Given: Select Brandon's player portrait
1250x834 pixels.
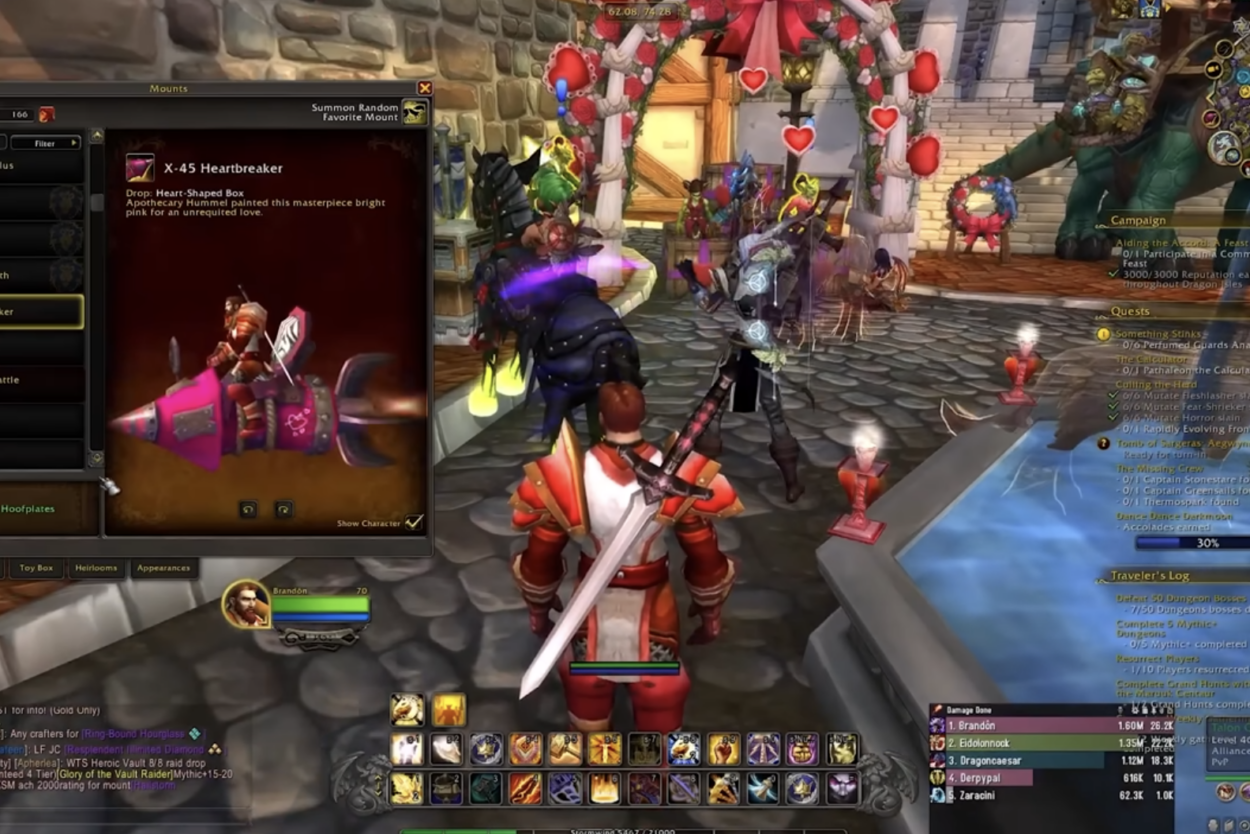Looking at the screenshot, I should (246, 603).
